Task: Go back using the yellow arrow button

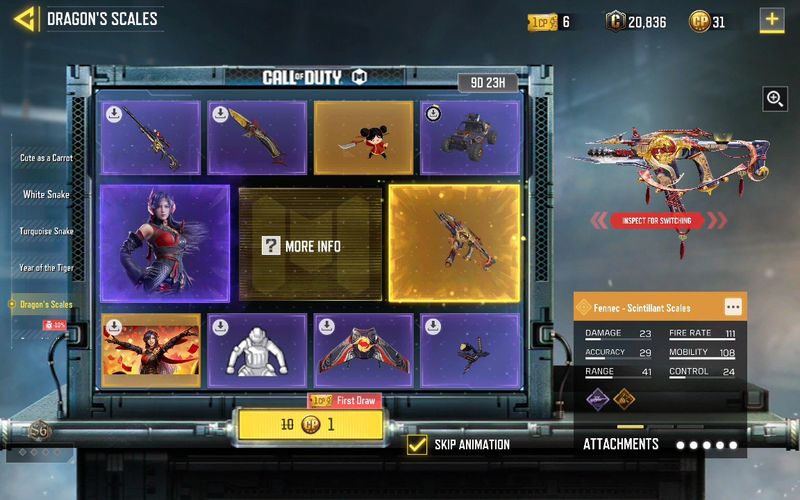Action: (x=26, y=18)
